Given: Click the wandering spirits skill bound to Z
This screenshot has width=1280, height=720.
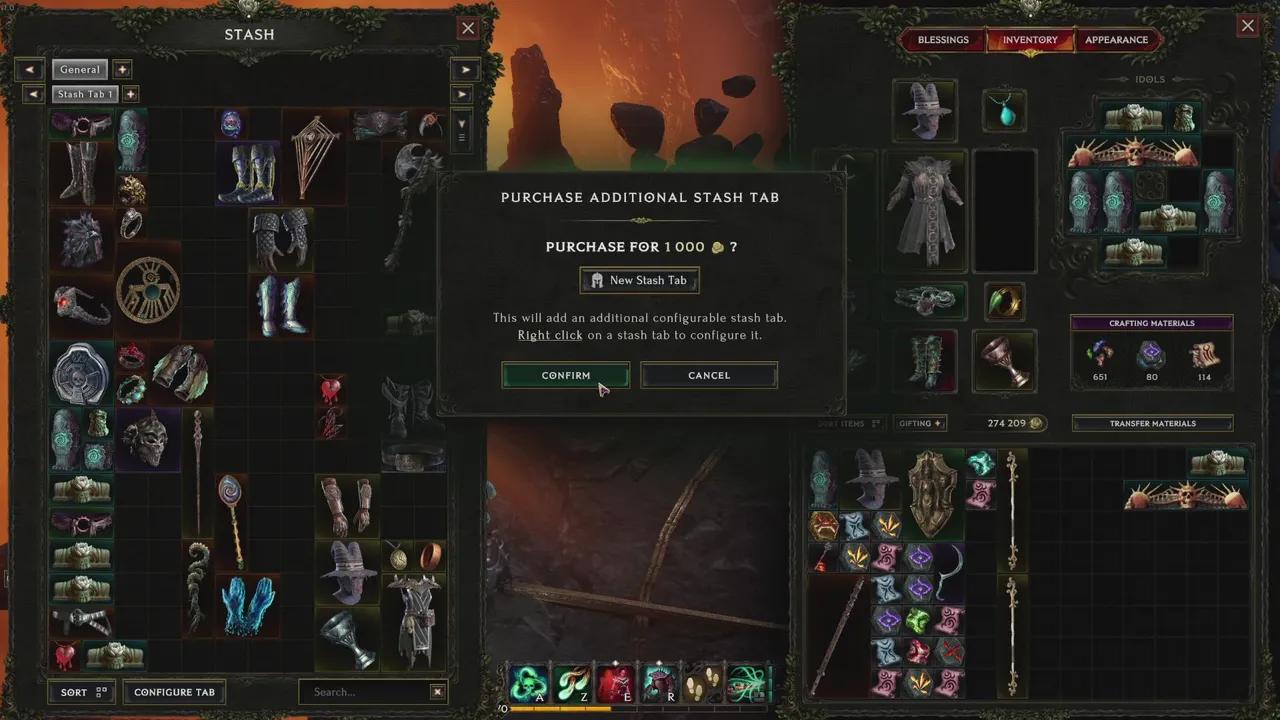Looking at the screenshot, I should (x=573, y=684).
